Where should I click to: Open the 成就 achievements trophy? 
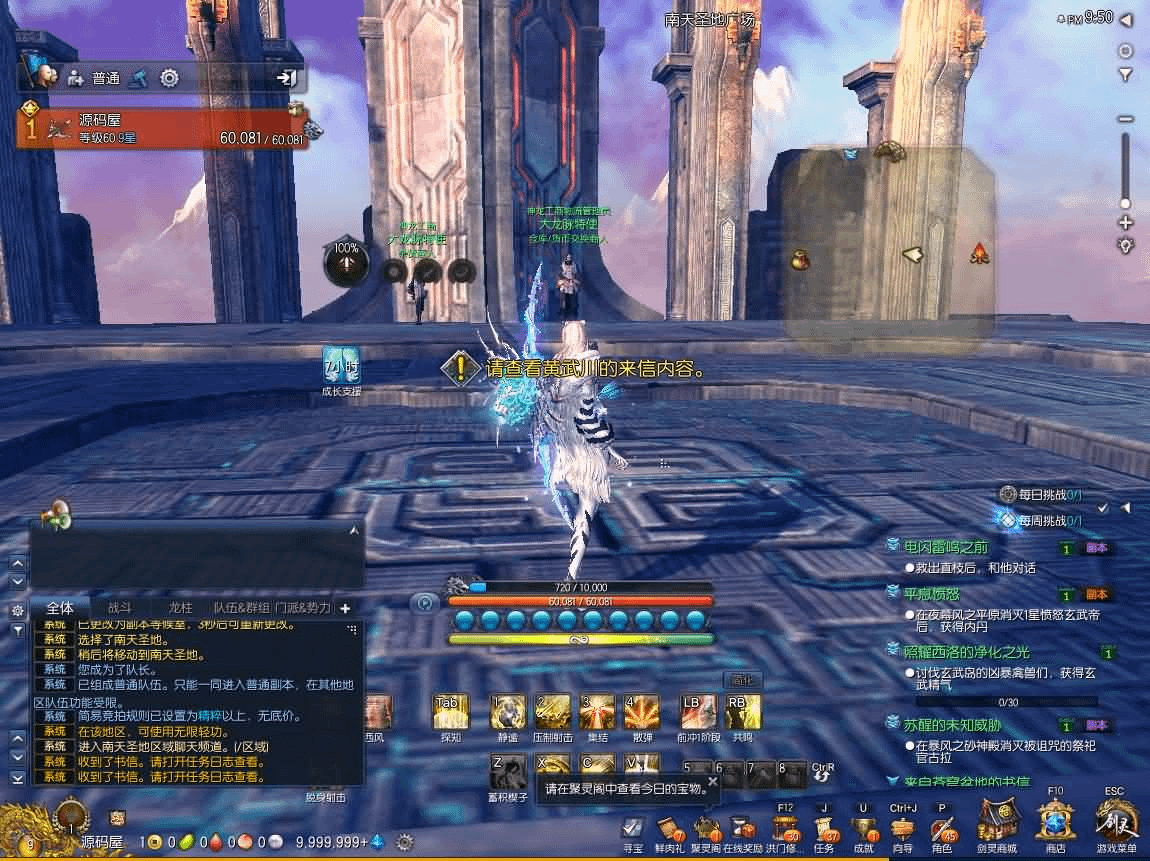click(x=863, y=828)
